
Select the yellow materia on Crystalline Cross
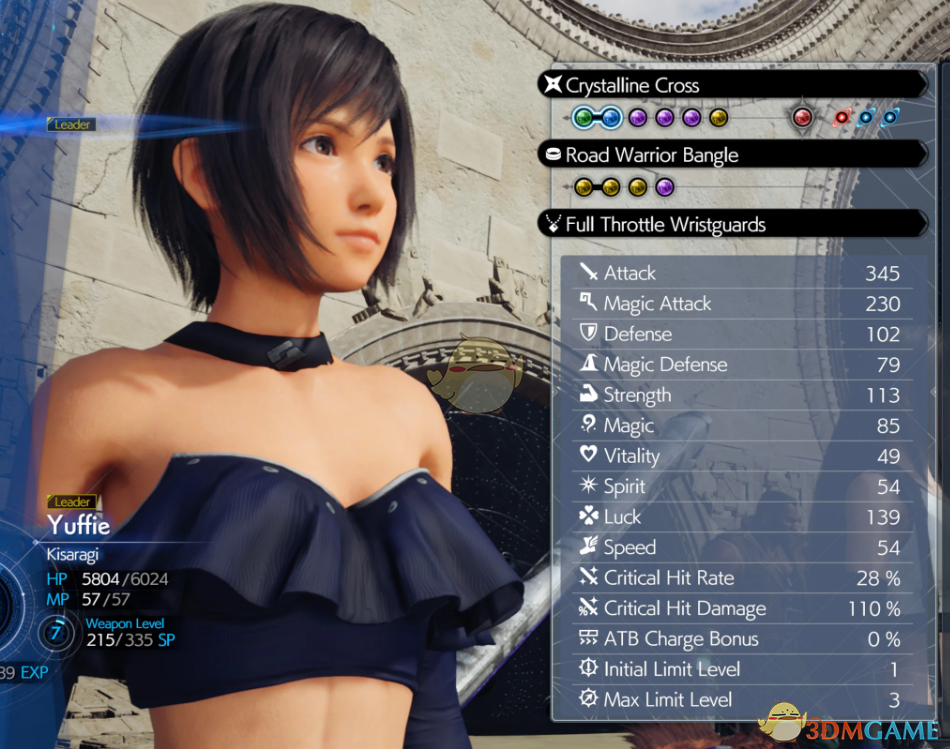coord(717,119)
